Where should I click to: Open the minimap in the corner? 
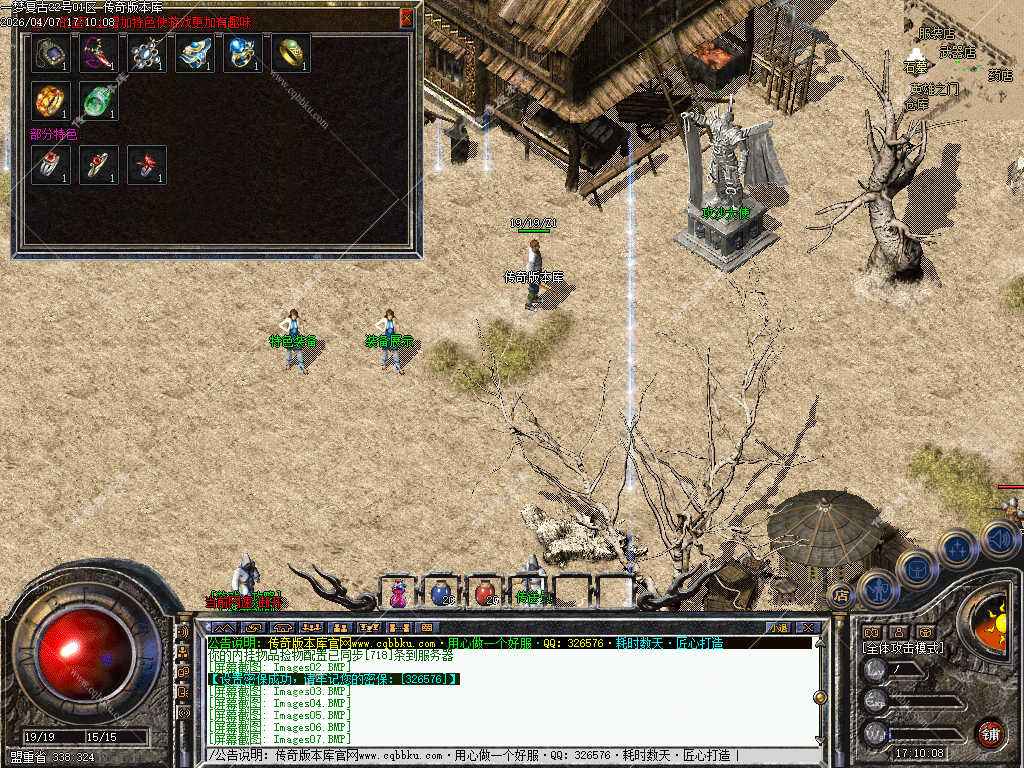[x=960, y=60]
